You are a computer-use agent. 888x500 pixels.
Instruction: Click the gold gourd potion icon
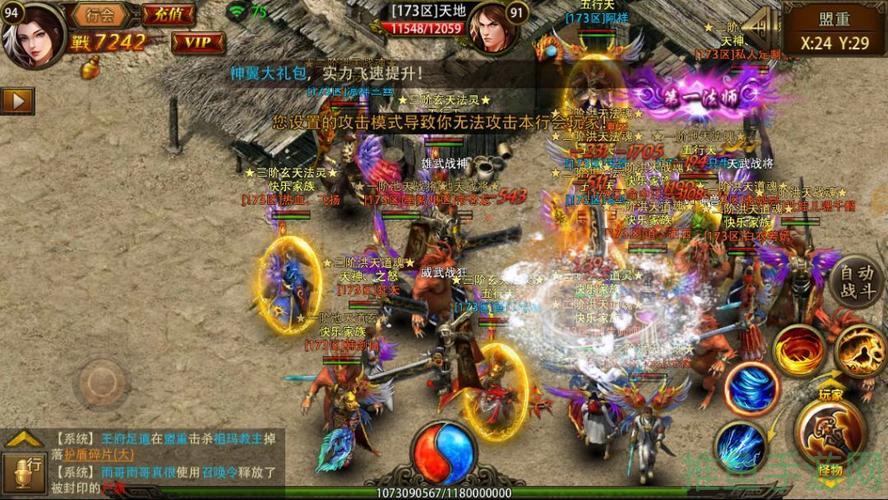(90, 69)
